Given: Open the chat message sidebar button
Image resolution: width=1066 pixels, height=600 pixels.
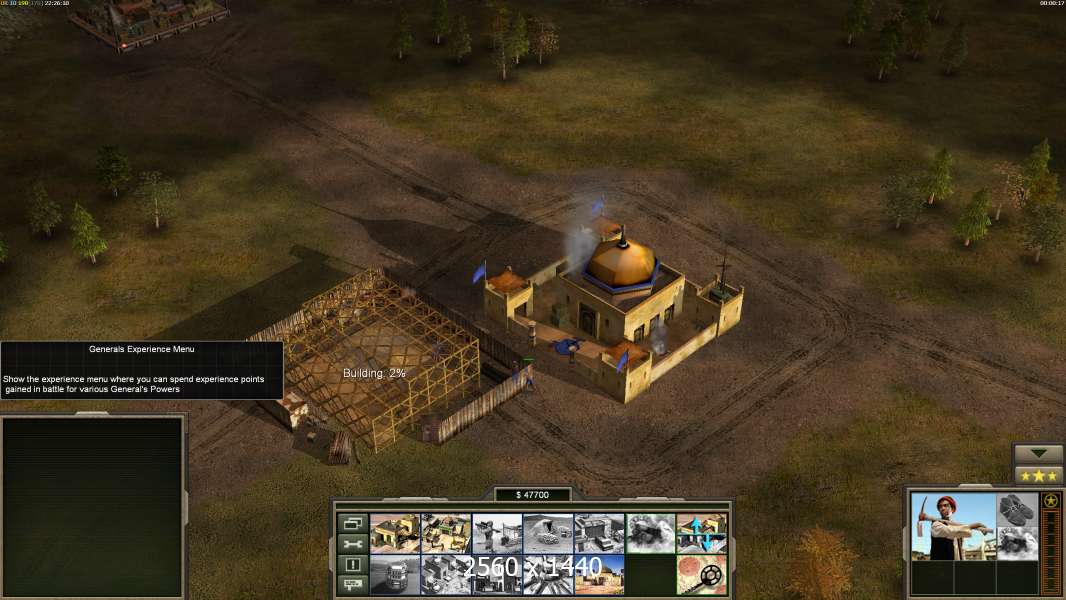Looking at the screenshot, I should 351,586.
